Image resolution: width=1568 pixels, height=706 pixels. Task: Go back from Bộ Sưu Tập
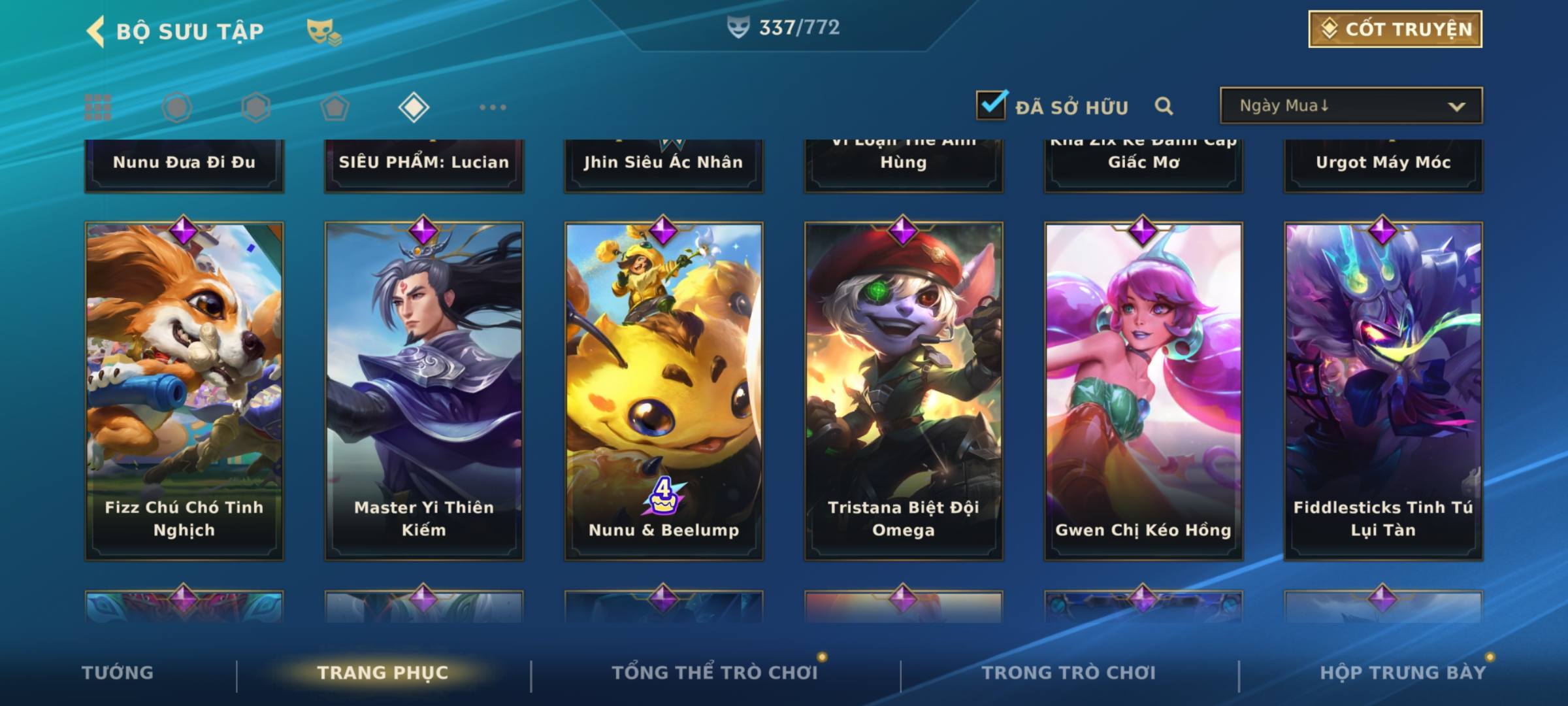tap(96, 31)
